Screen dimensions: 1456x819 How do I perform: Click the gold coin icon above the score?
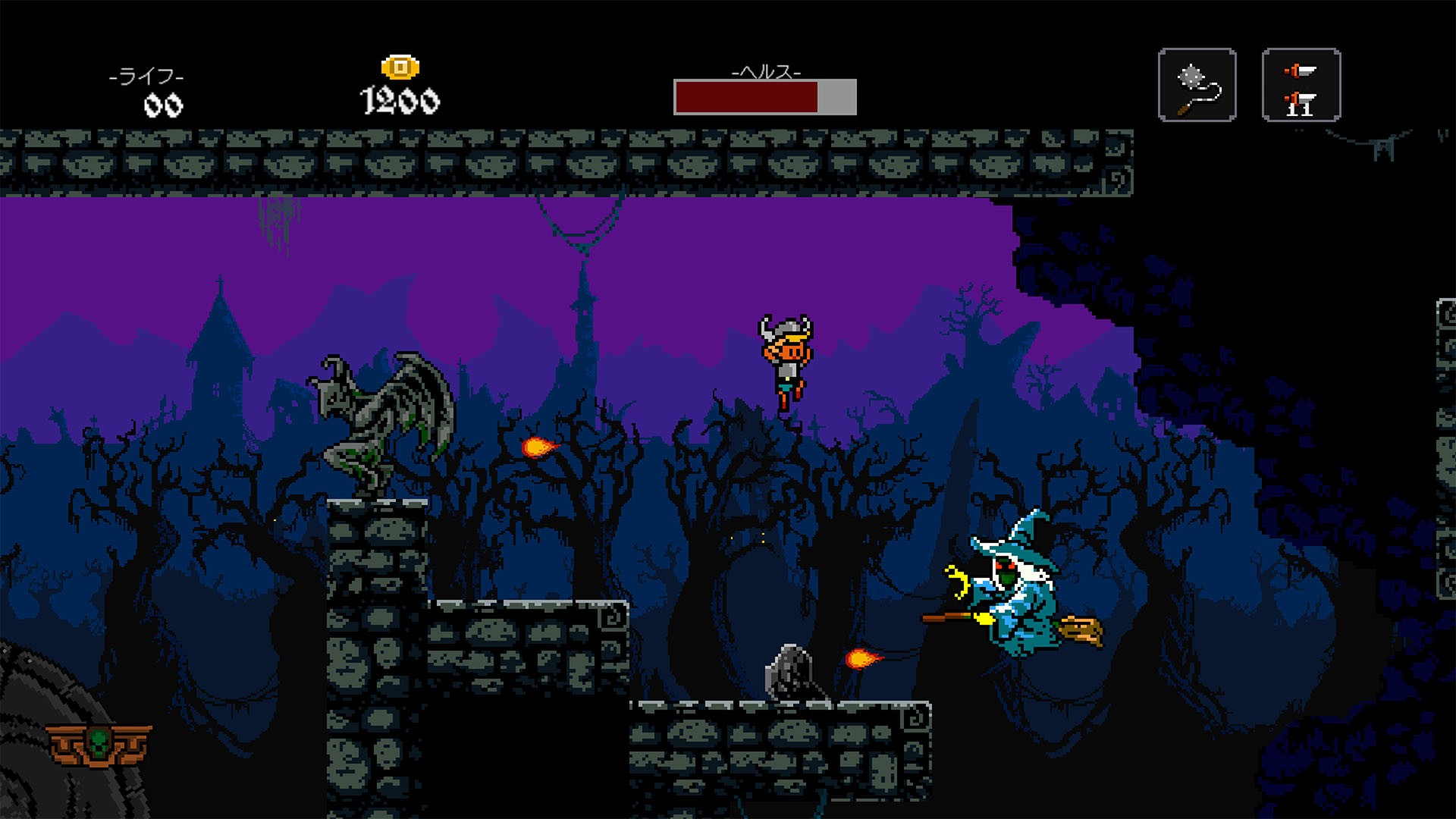(401, 66)
